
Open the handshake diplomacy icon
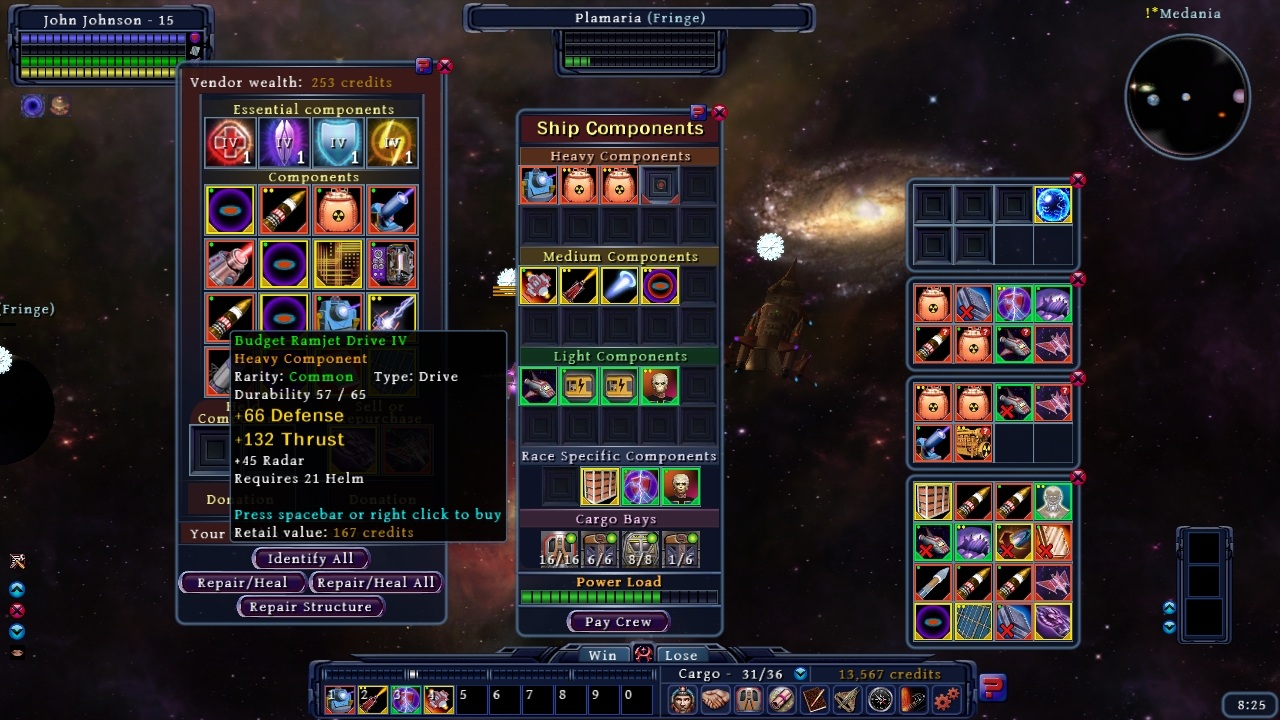point(715,699)
